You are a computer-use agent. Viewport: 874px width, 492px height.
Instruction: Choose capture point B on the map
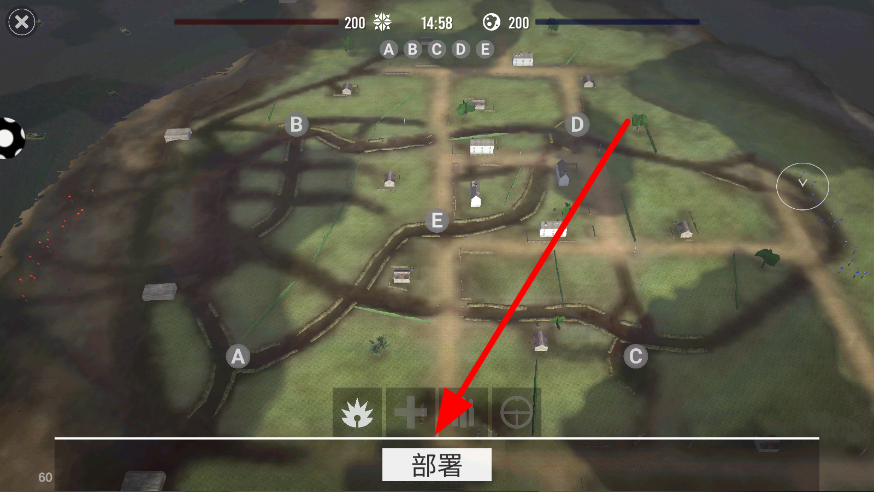click(296, 125)
